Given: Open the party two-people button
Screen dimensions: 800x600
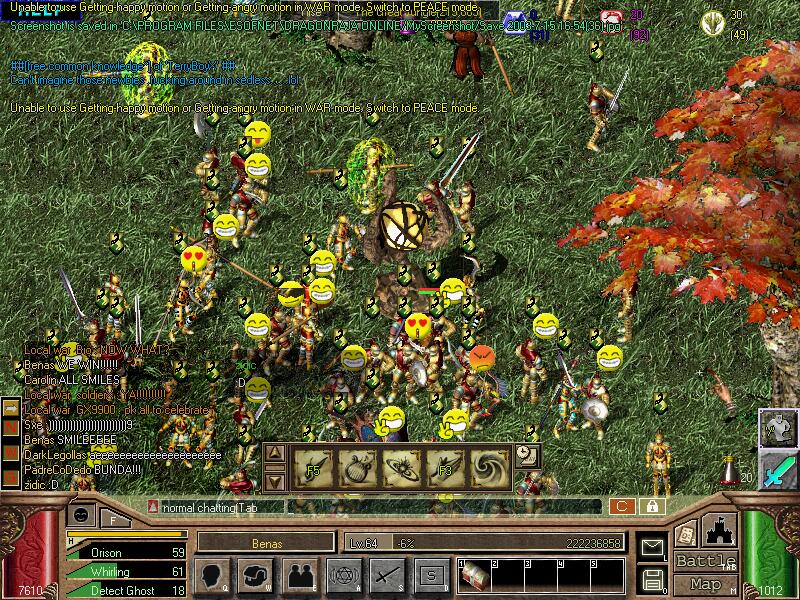Looking at the screenshot, I should click(x=300, y=575).
